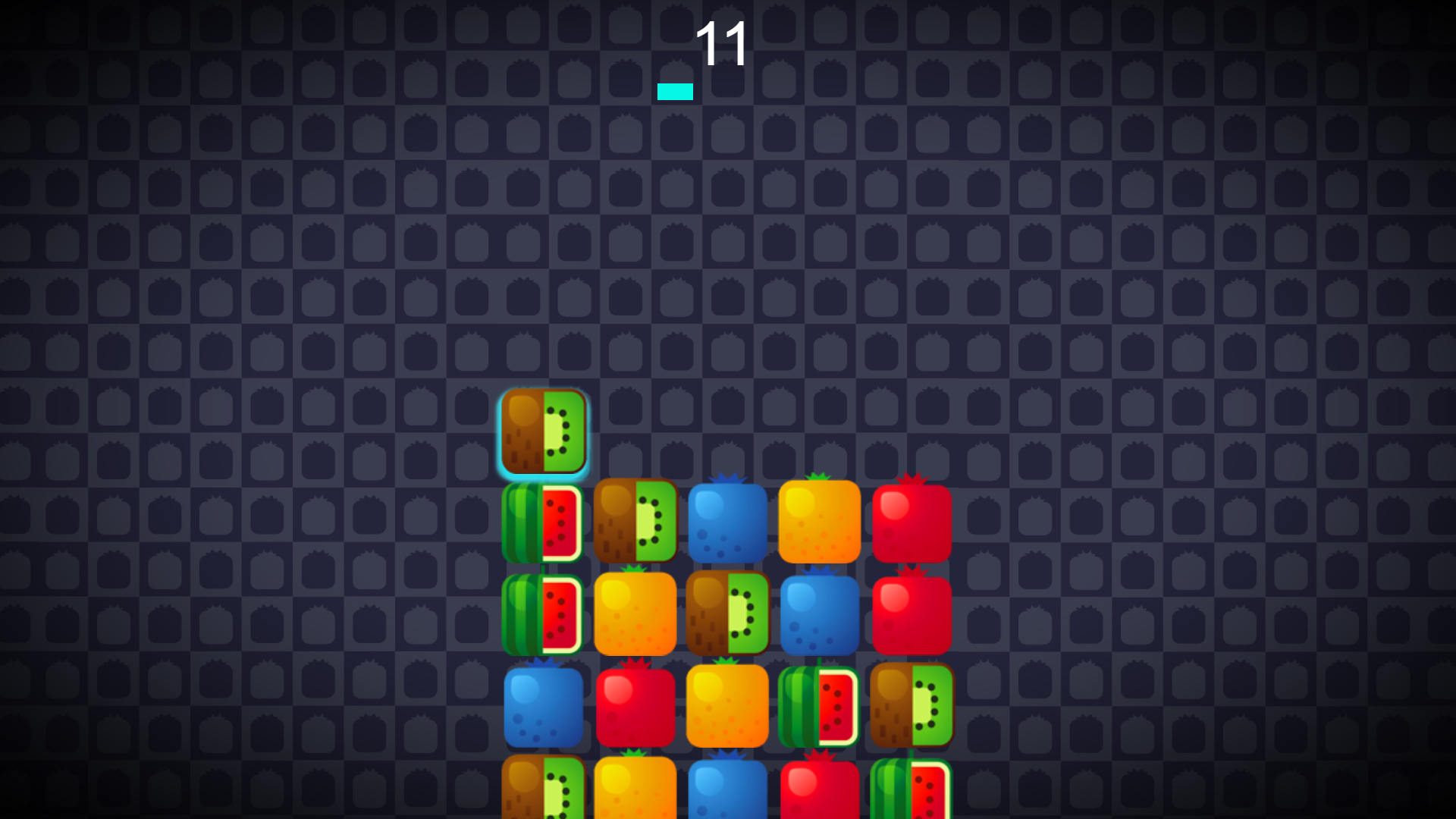
Task: Click the kiwi tile in the fourth row
Action: point(910,705)
